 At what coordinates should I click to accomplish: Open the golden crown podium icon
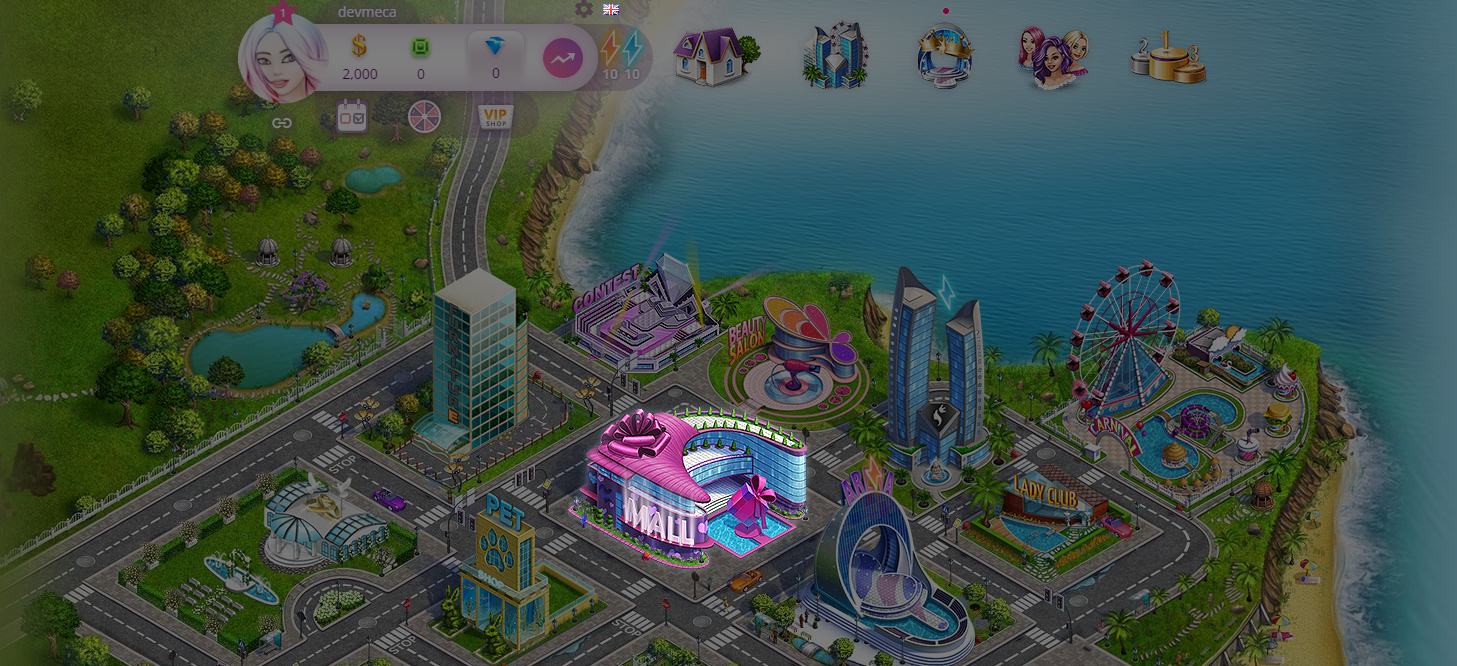point(945,56)
